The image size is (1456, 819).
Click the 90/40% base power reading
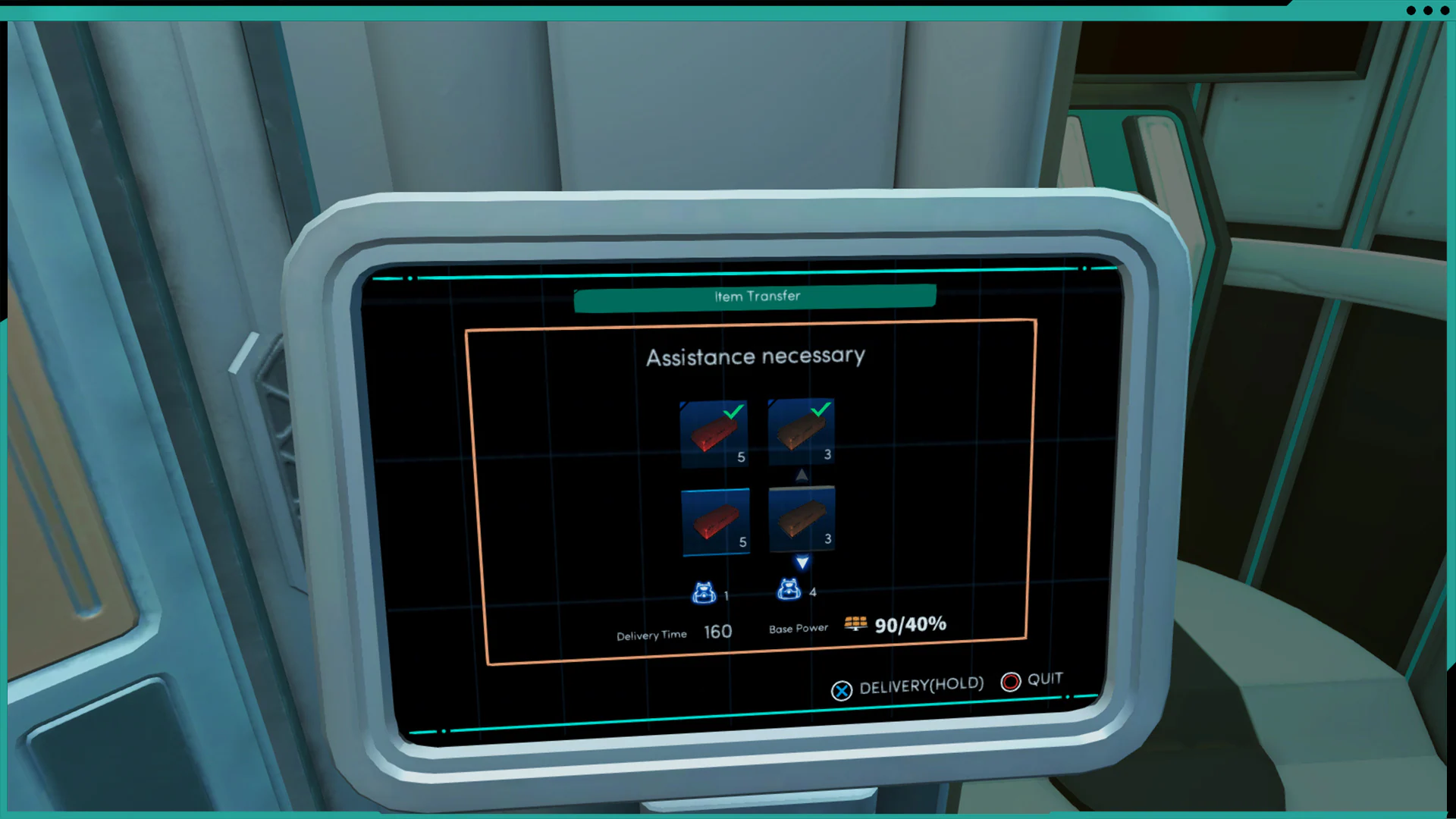click(908, 625)
